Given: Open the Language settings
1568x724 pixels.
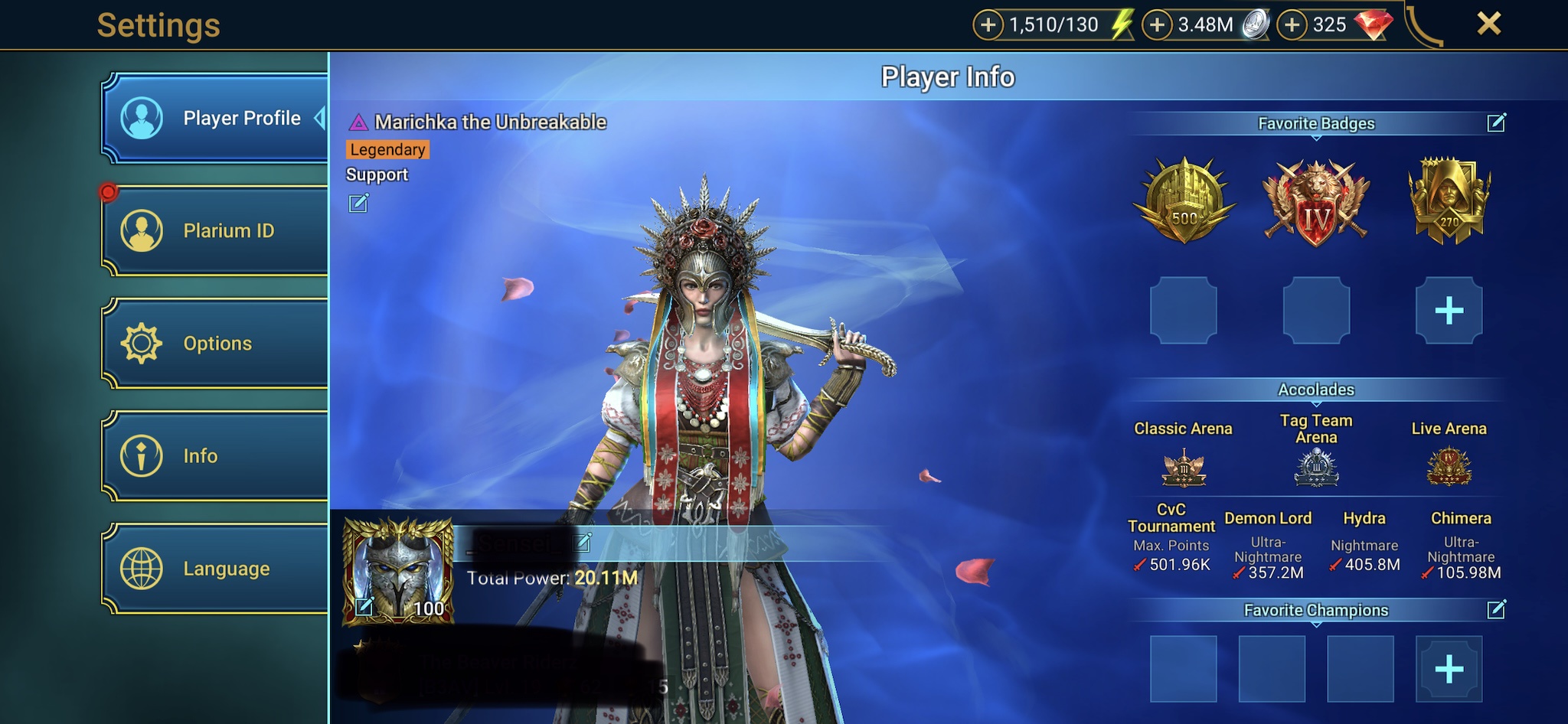Looking at the screenshot, I should click(x=216, y=569).
